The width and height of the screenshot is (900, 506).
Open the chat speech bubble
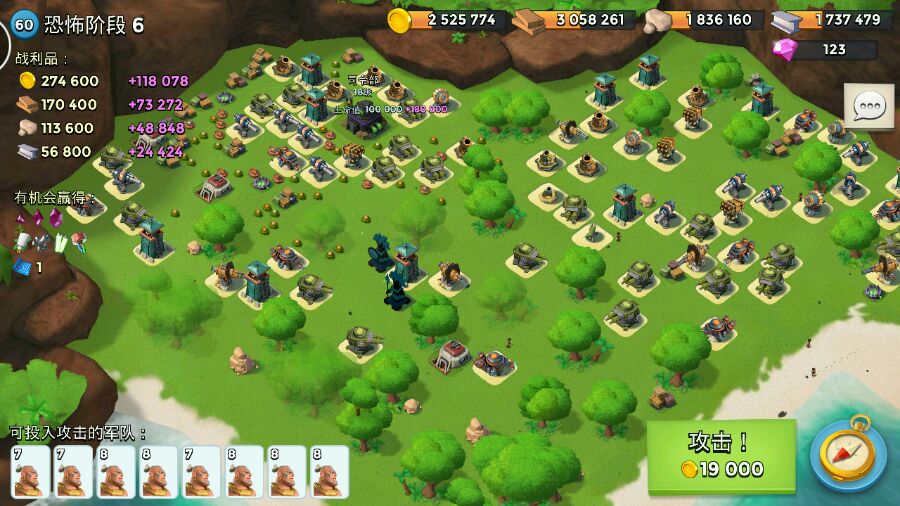tap(869, 105)
